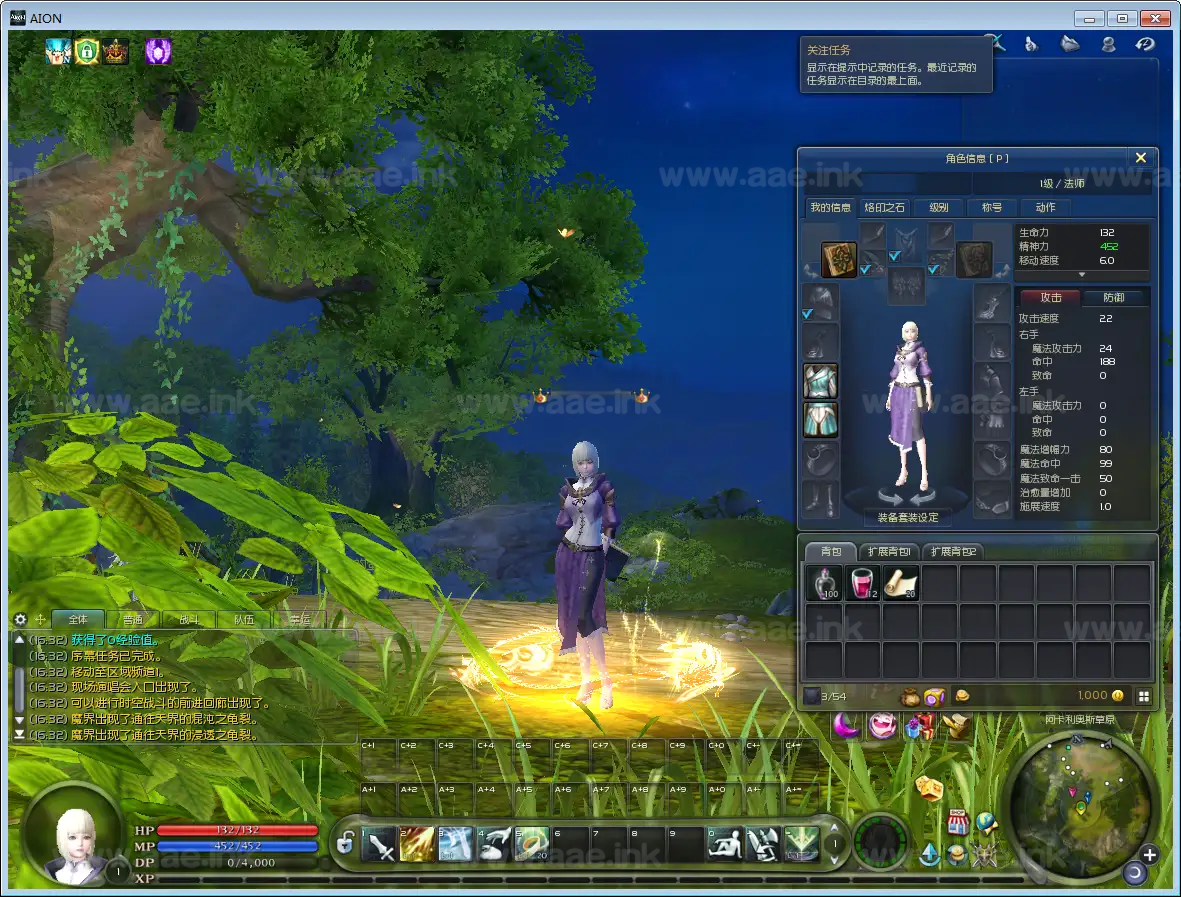The height and width of the screenshot is (897, 1181).
Task: Show the 防御 stats tab
Action: click(x=1113, y=297)
